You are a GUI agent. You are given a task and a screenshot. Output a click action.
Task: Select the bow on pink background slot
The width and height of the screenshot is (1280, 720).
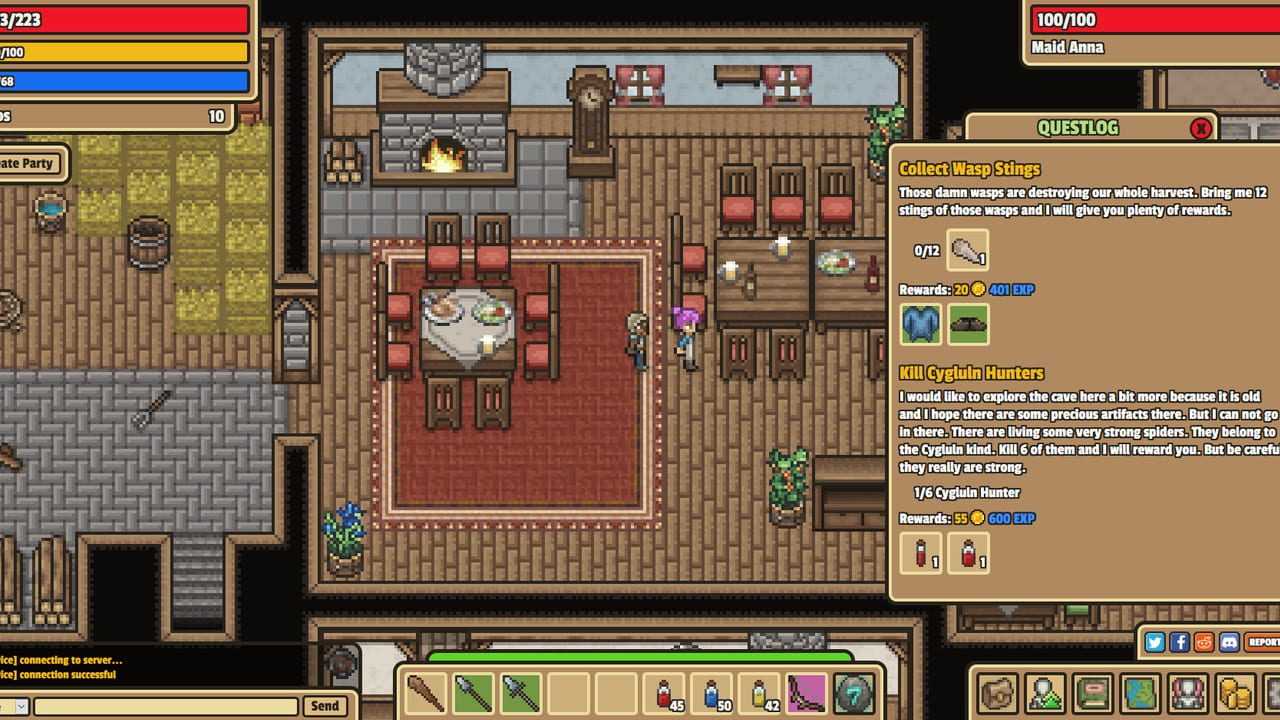(806, 693)
